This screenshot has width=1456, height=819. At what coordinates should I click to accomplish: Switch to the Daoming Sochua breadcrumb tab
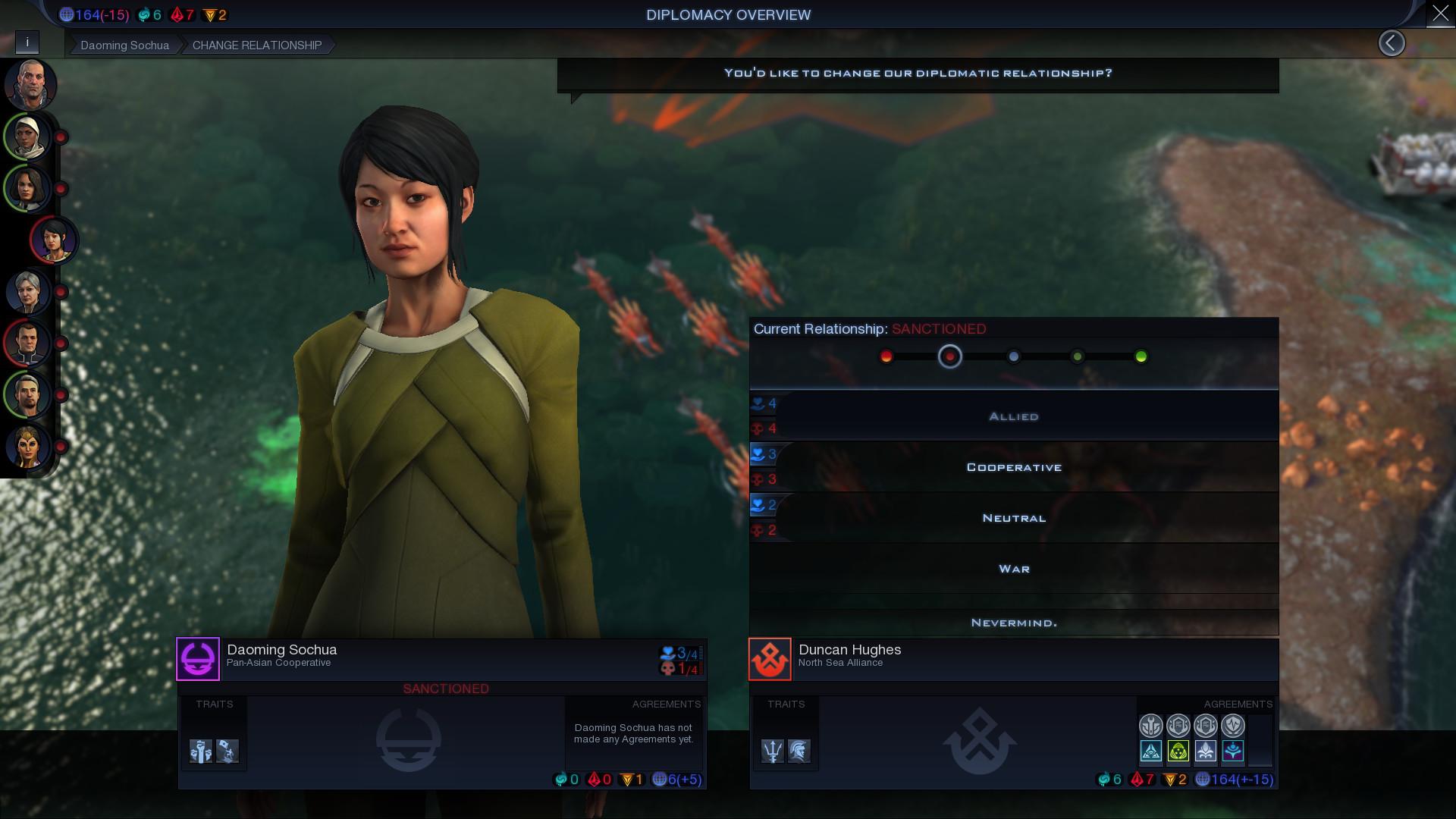click(x=124, y=45)
